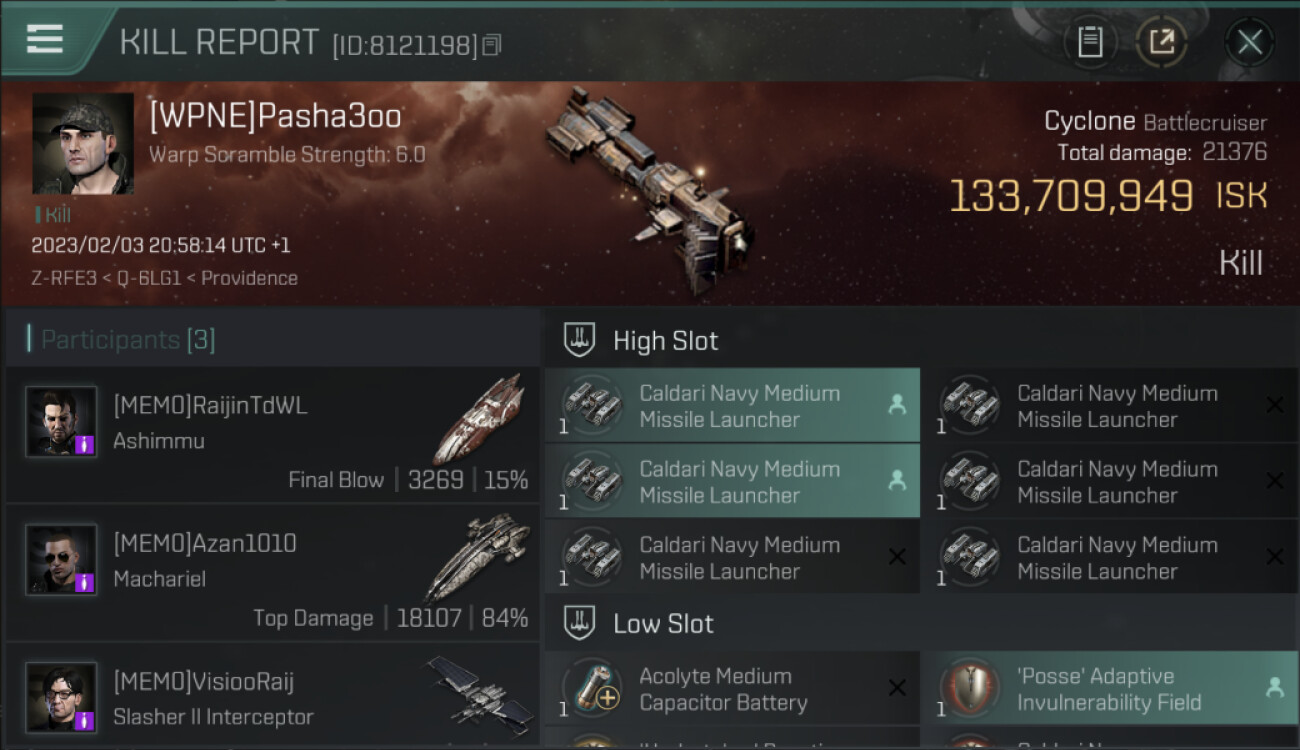Screen dimensions: 1300x750
Task: Select the 'Posse' Adaptive Invulnerability Field
Action: pyautogui.click(x=1109, y=689)
